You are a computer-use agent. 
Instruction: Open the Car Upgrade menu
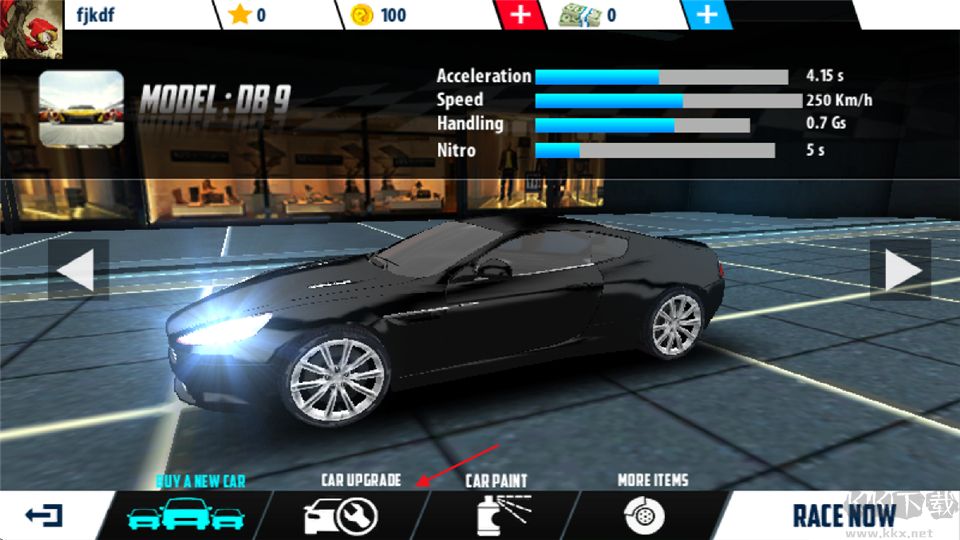340,515
